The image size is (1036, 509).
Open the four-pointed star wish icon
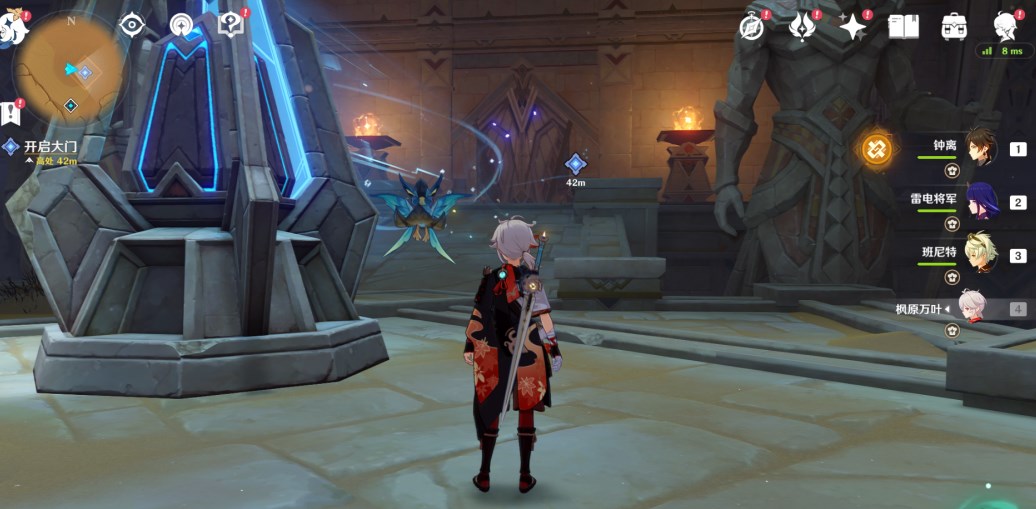coord(853,27)
